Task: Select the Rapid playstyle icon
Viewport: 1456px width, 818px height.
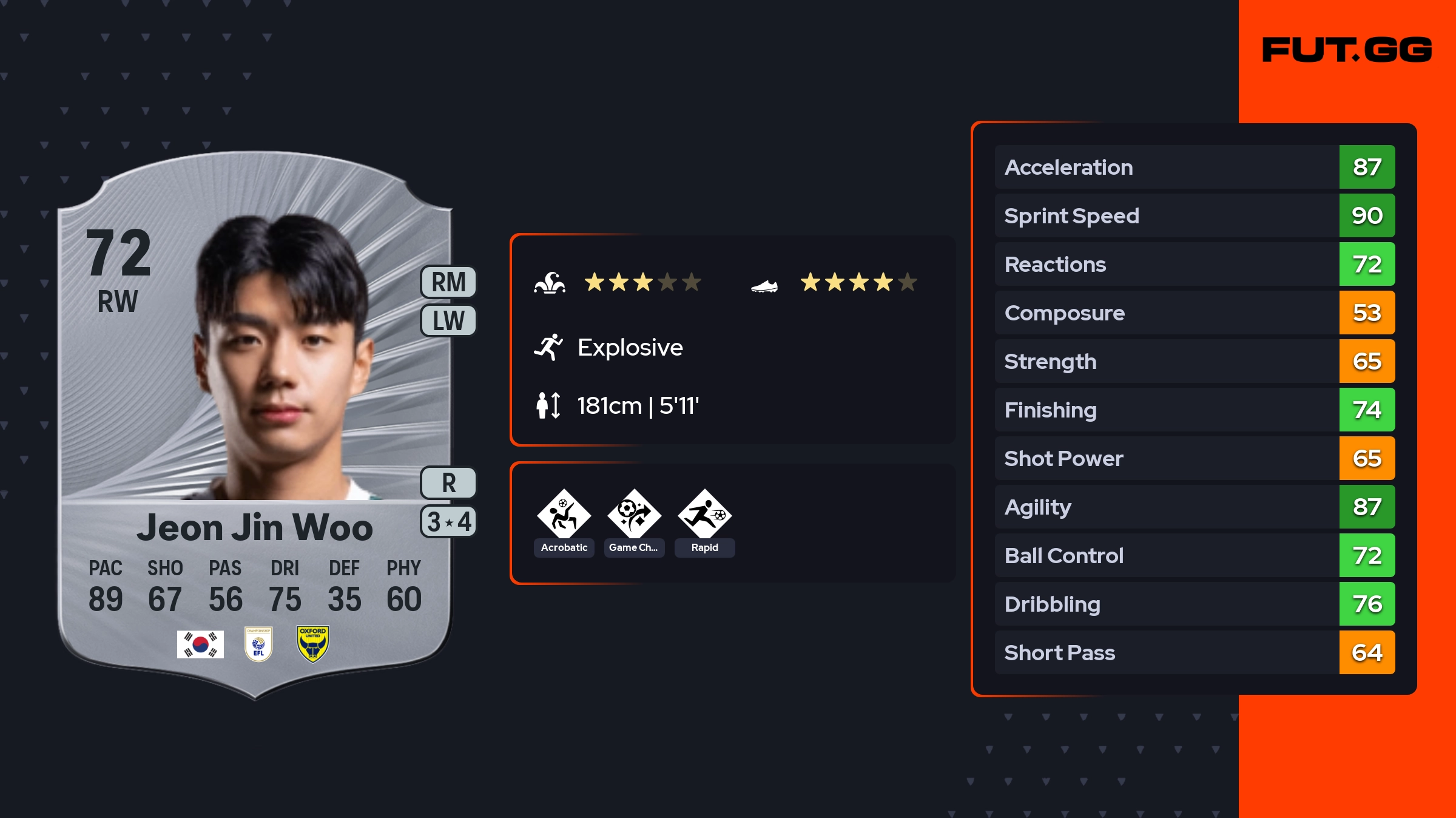Action: pyautogui.click(x=704, y=515)
